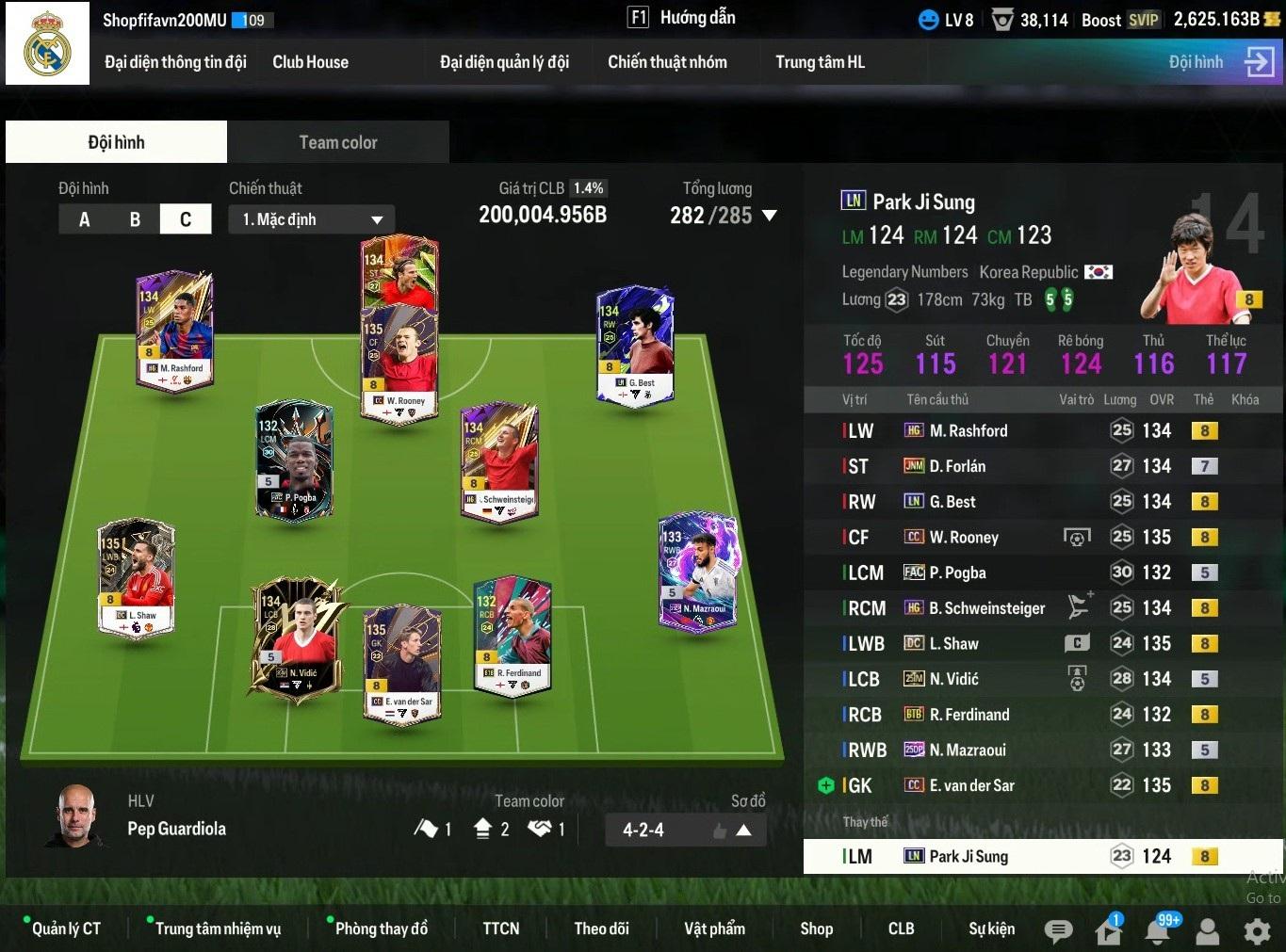The height and width of the screenshot is (952, 1286).
Task: Select the P. Pogba card on pitch
Action: (294, 460)
